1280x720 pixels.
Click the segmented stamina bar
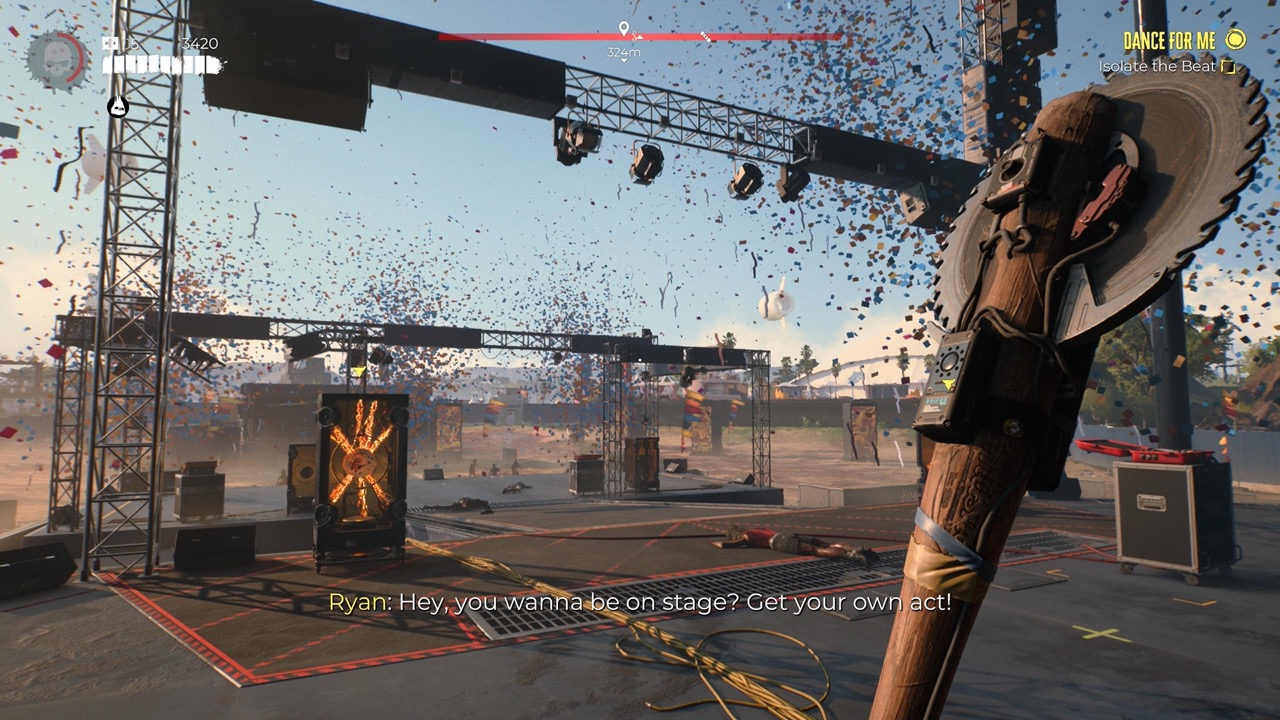160,64
